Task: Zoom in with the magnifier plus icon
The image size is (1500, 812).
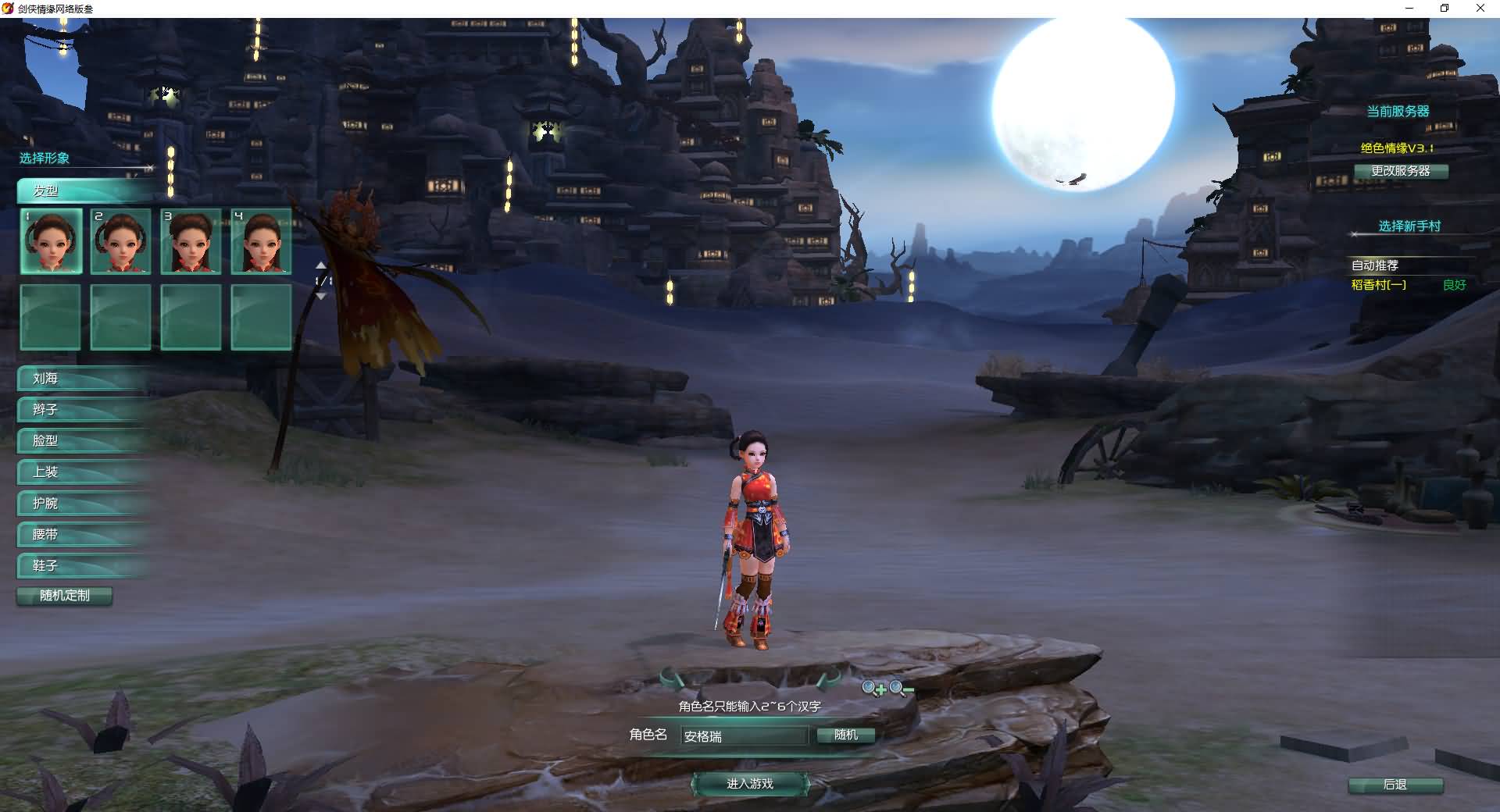Action: 873,688
